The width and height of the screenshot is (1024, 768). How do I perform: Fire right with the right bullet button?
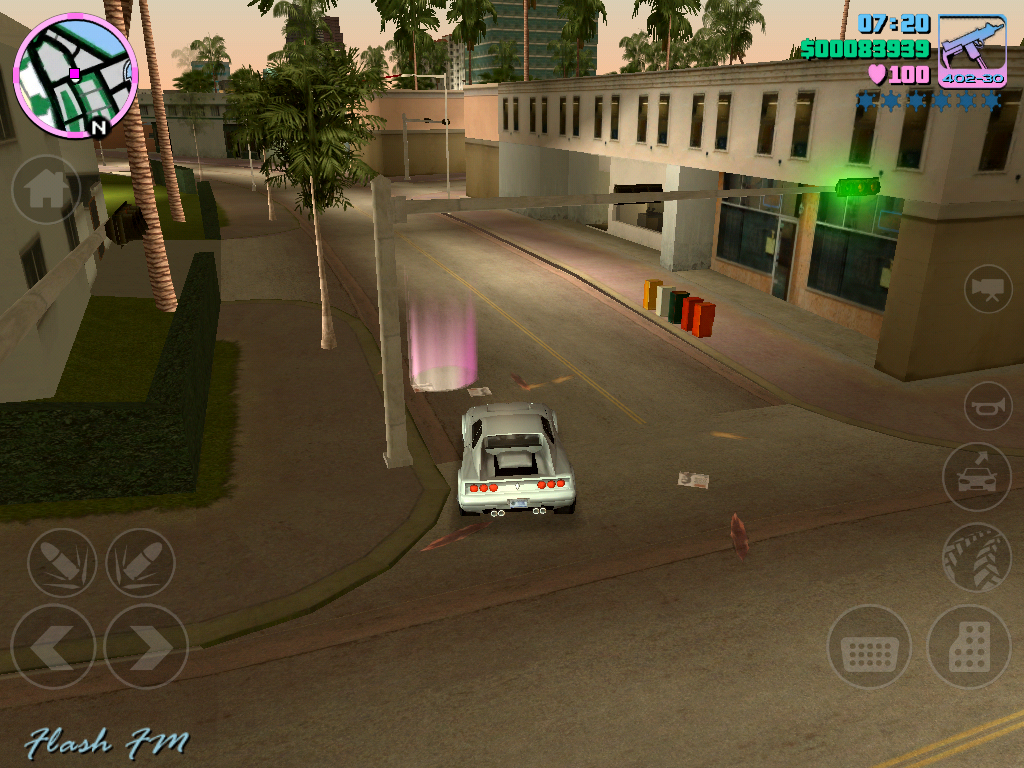tap(140, 563)
